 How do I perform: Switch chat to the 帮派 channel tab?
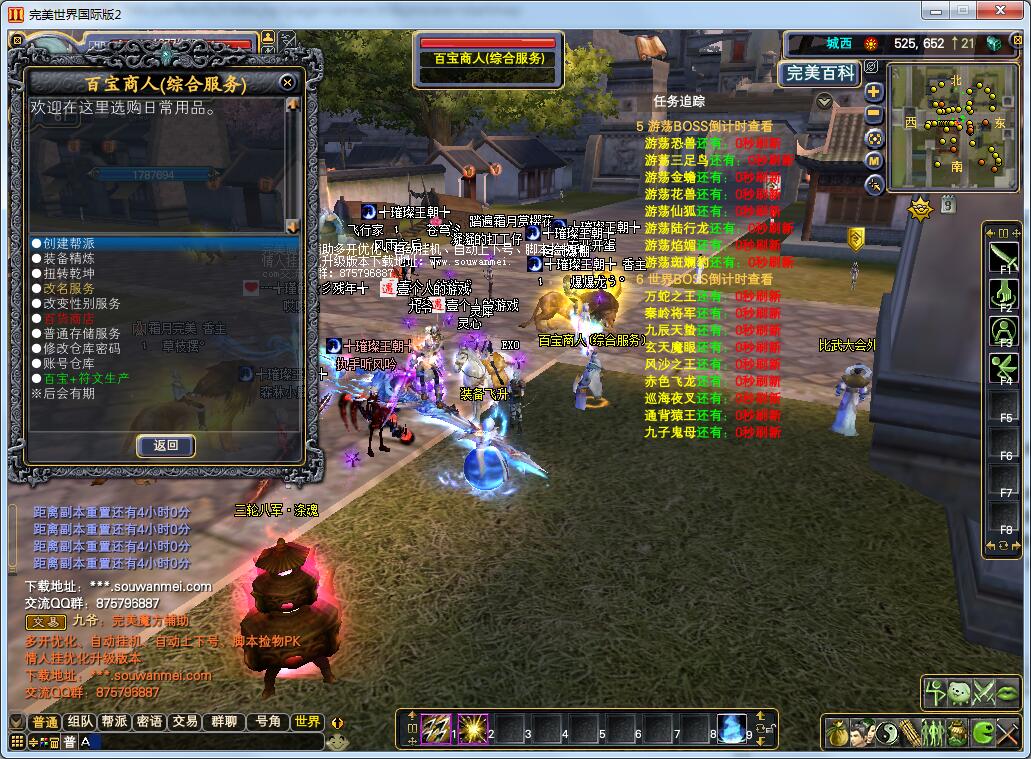click(114, 722)
